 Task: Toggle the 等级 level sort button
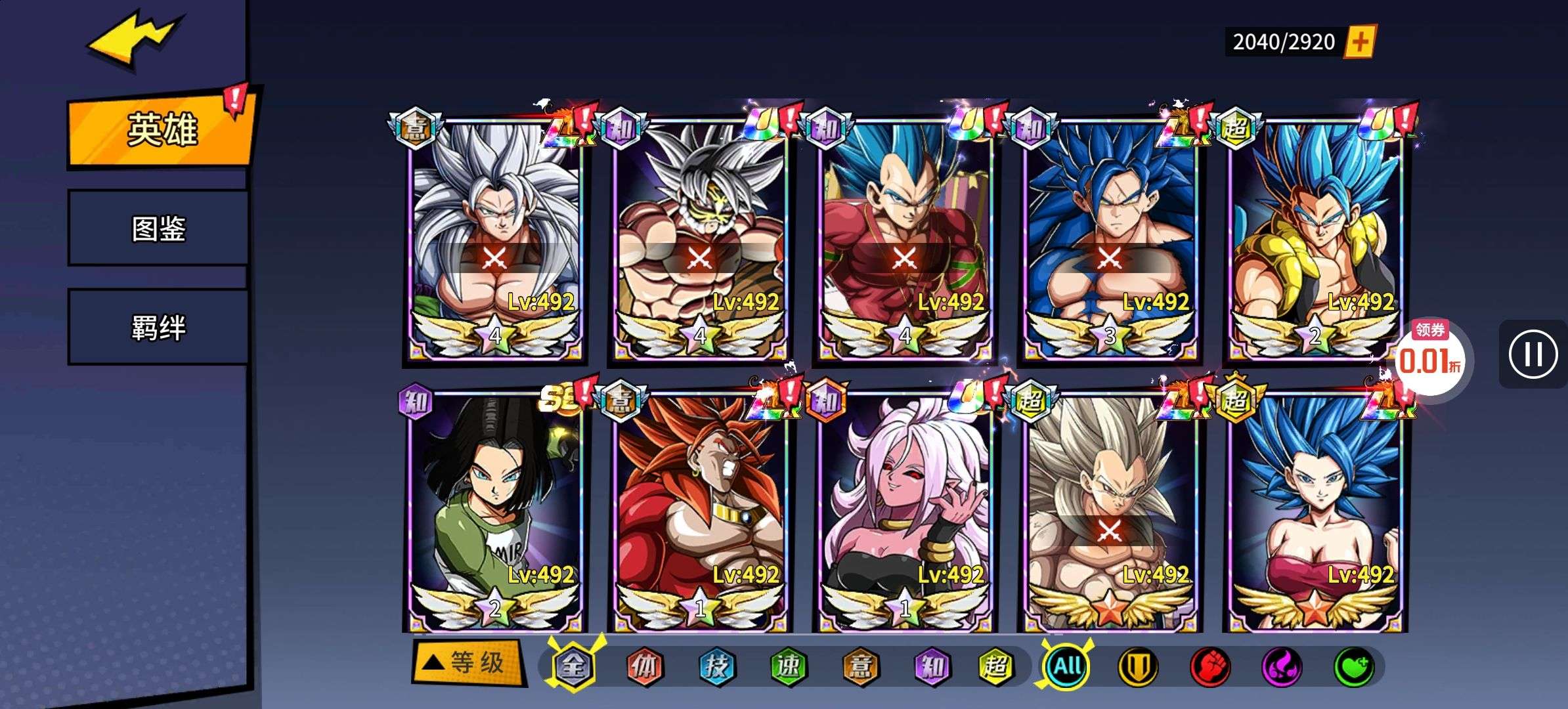(x=468, y=663)
